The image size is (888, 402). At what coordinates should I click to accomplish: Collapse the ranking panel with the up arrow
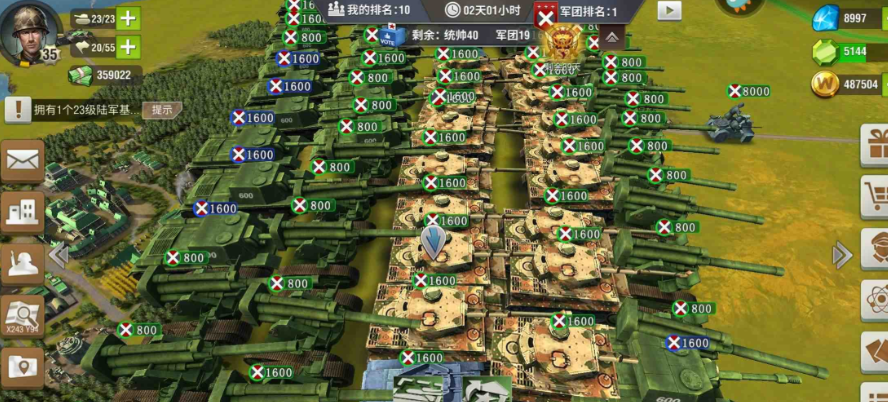coord(610,37)
